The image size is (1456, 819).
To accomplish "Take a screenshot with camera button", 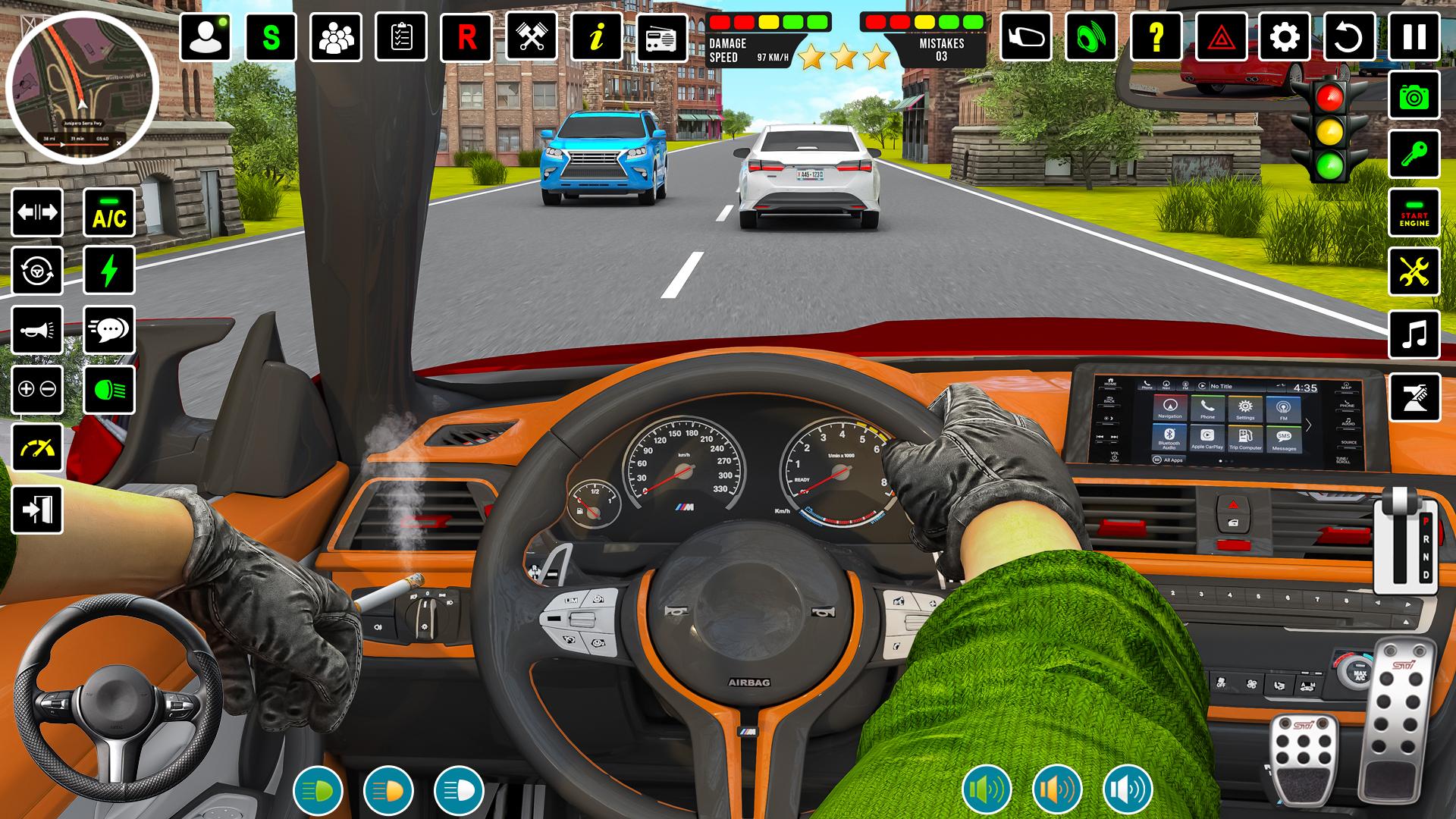I will point(1414,95).
